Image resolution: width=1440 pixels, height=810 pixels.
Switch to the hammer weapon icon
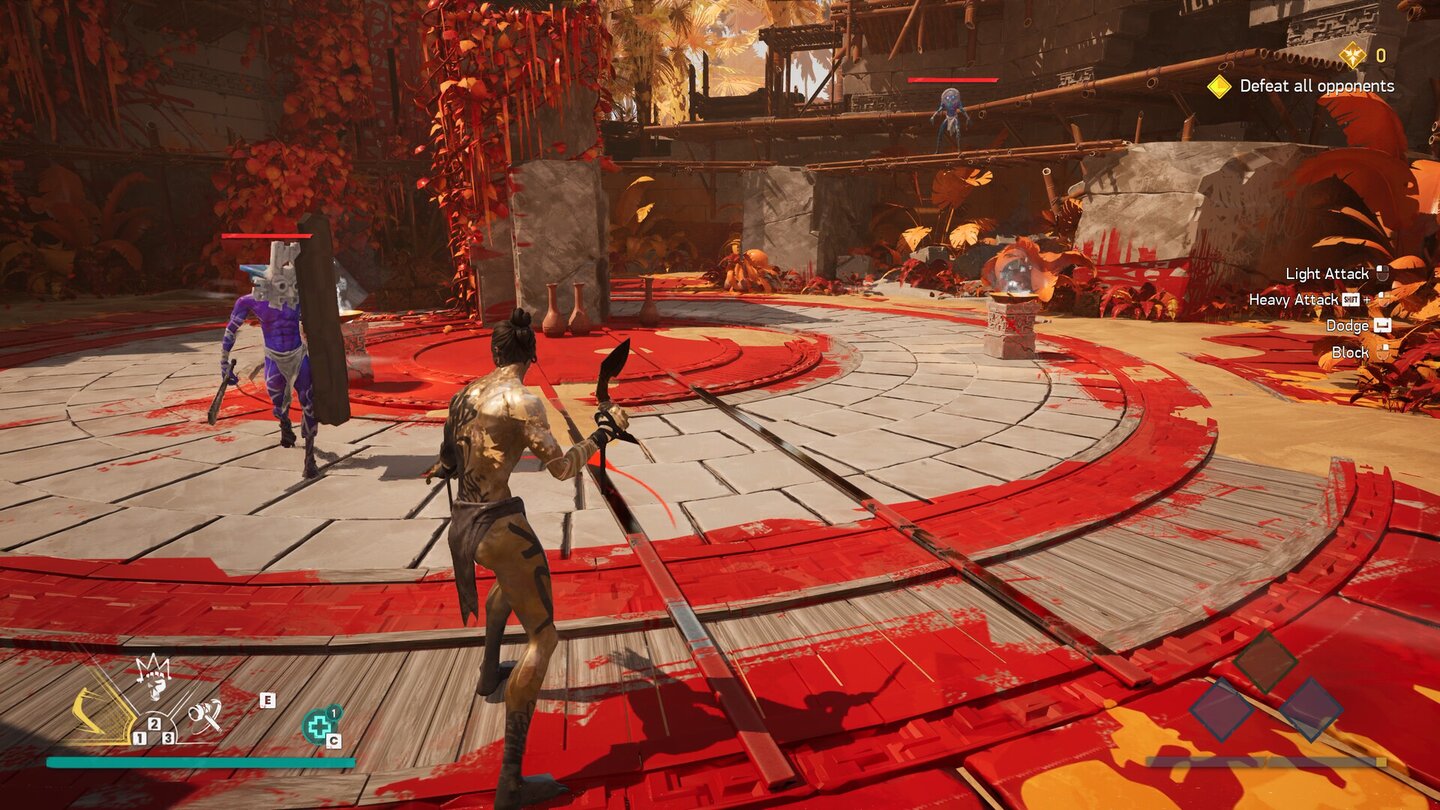pos(205,713)
